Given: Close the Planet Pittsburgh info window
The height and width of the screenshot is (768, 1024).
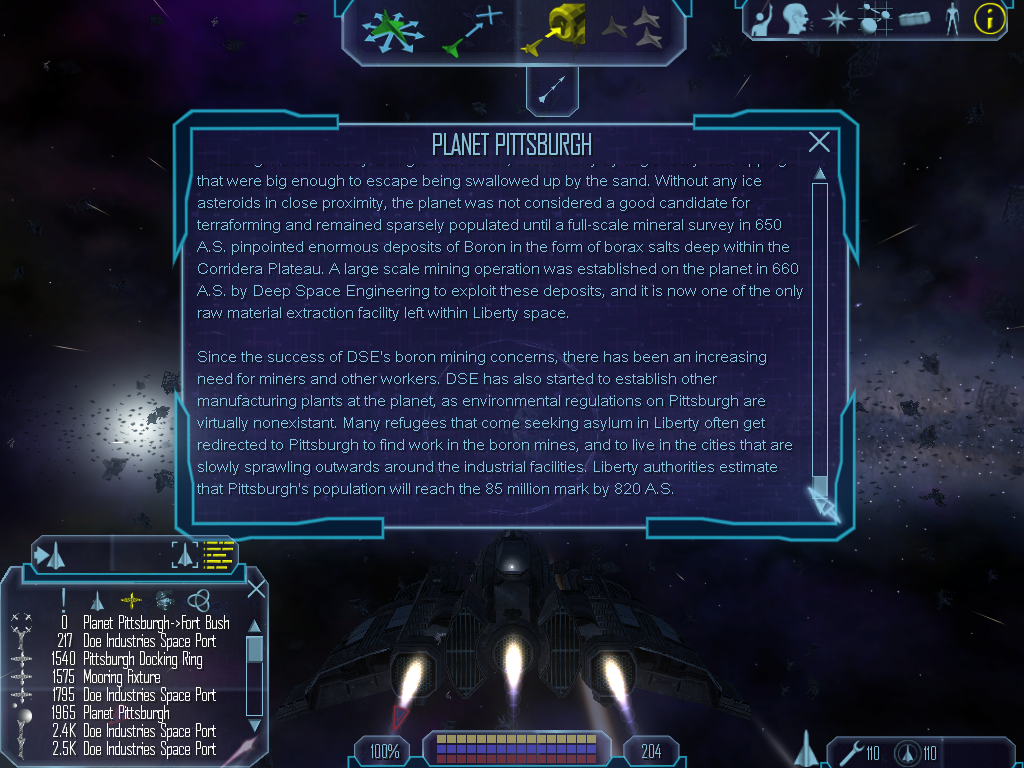Looking at the screenshot, I should tap(819, 142).
